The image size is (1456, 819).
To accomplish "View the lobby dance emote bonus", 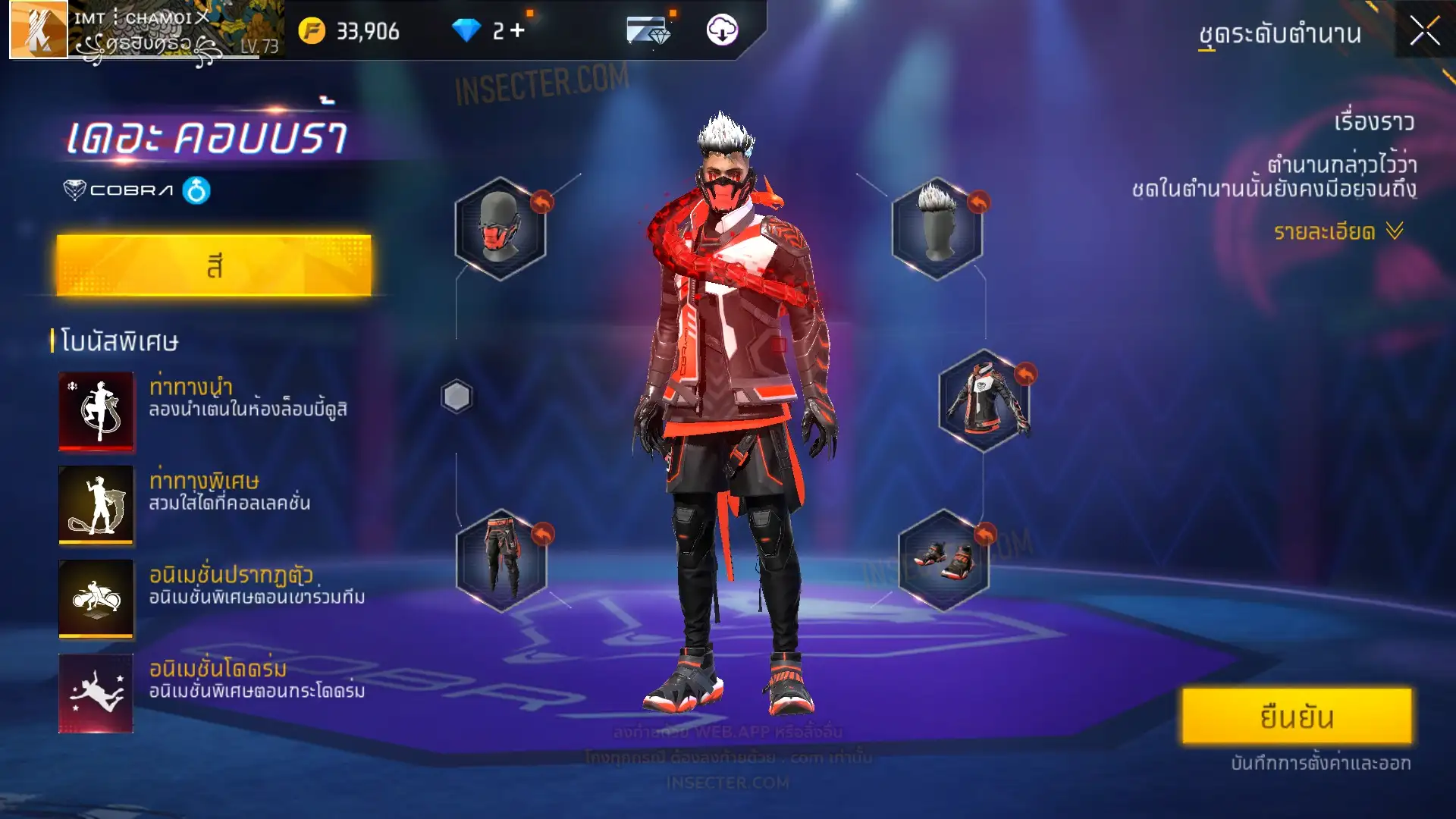I will pyautogui.click(x=96, y=411).
